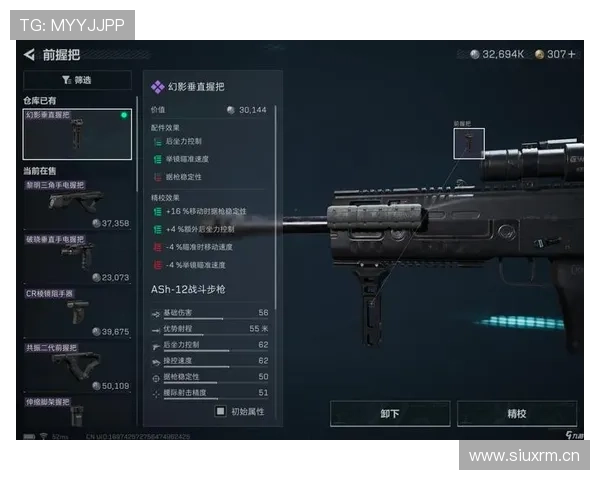The width and height of the screenshot is (600, 480).
Task: Pick the 23,073 priced vertical grip
Action: [x=78, y=258]
